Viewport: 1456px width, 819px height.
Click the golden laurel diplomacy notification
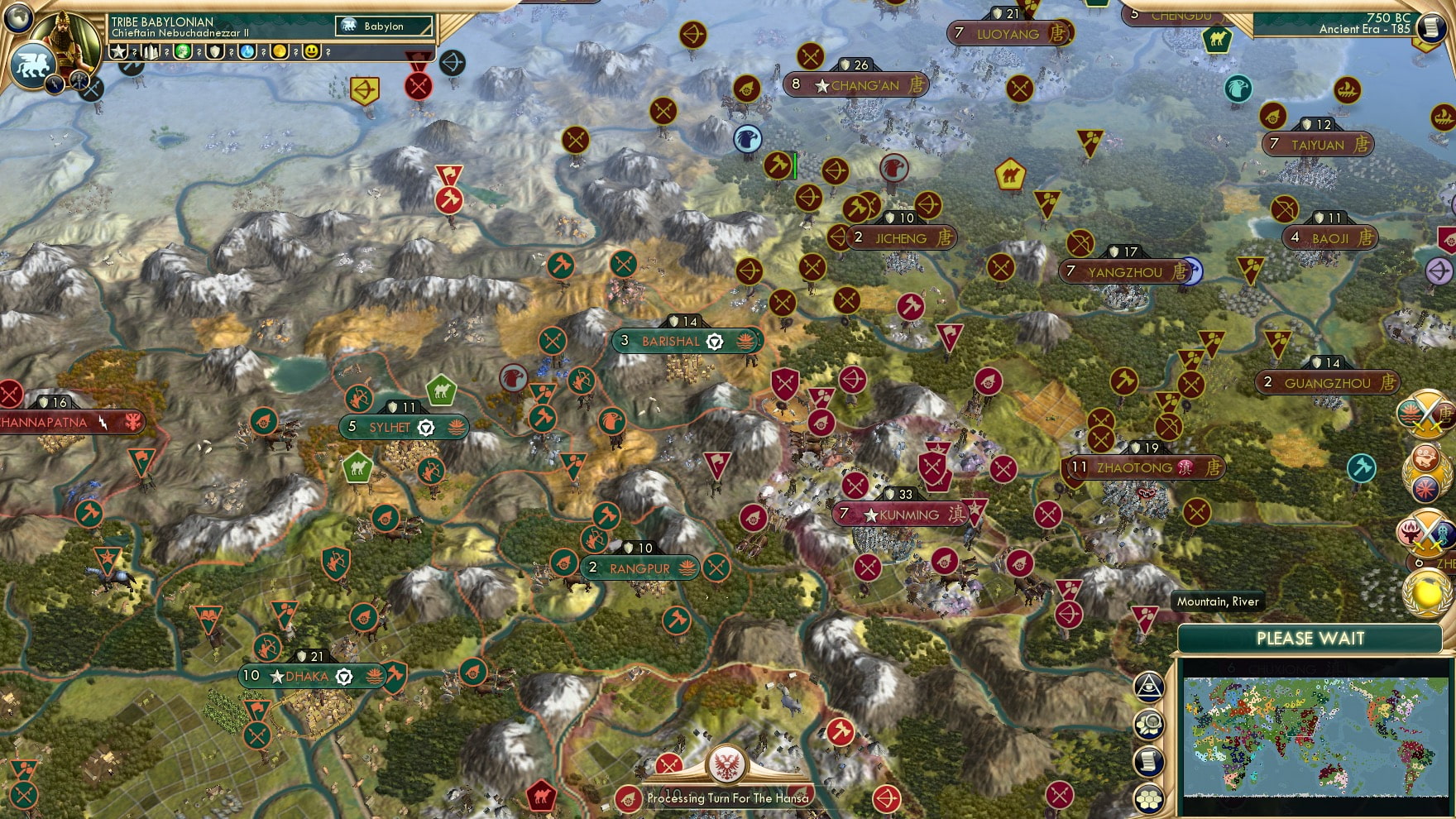tap(1425, 591)
